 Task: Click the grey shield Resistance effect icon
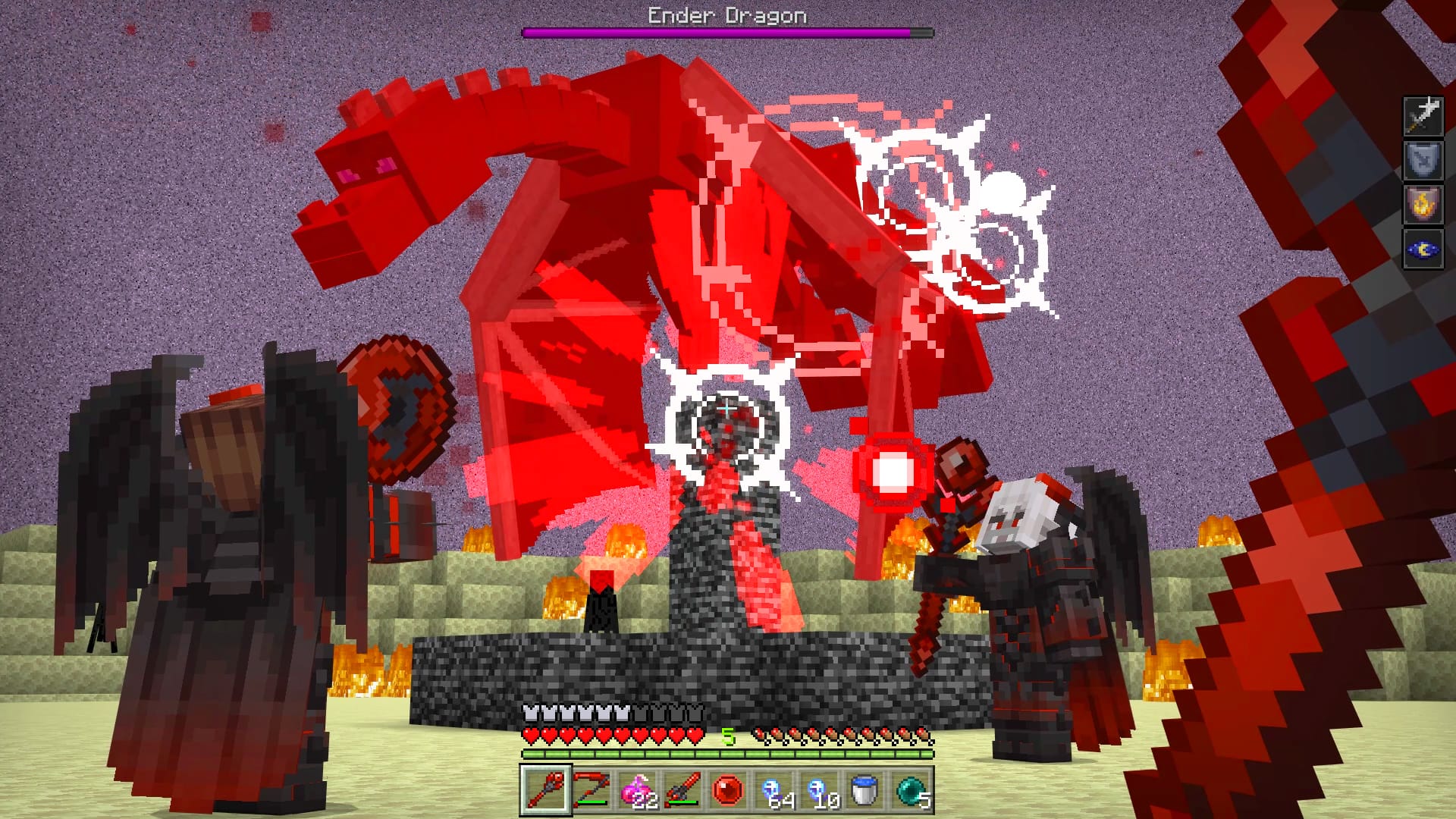pyautogui.click(x=1423, y=161)
